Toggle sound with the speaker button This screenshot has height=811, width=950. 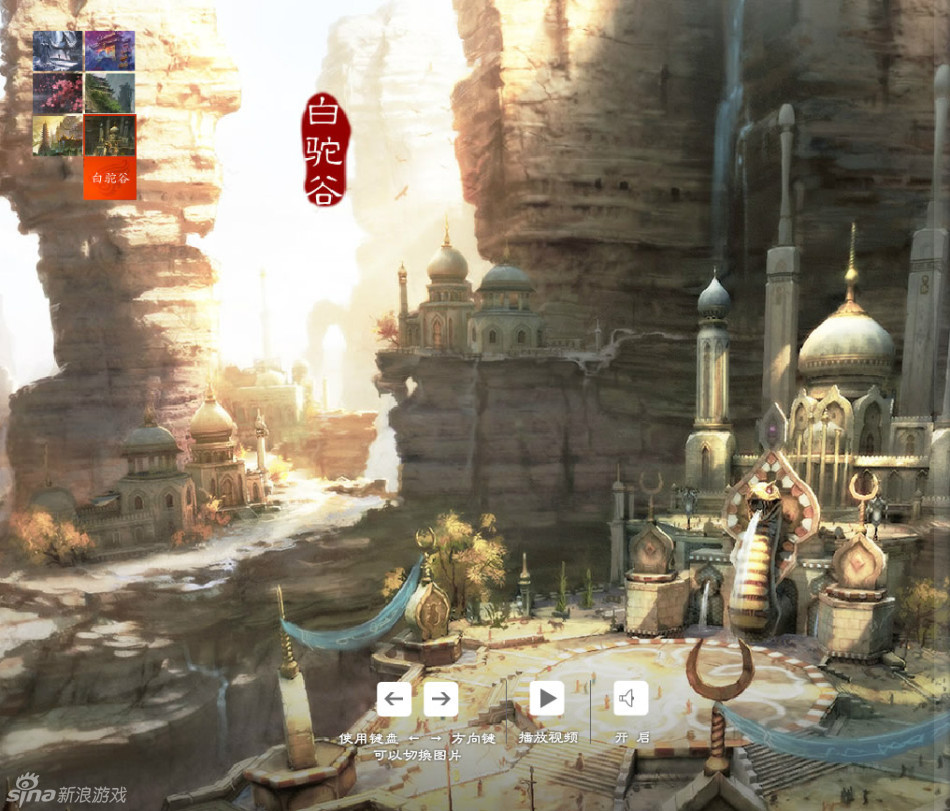630,698
